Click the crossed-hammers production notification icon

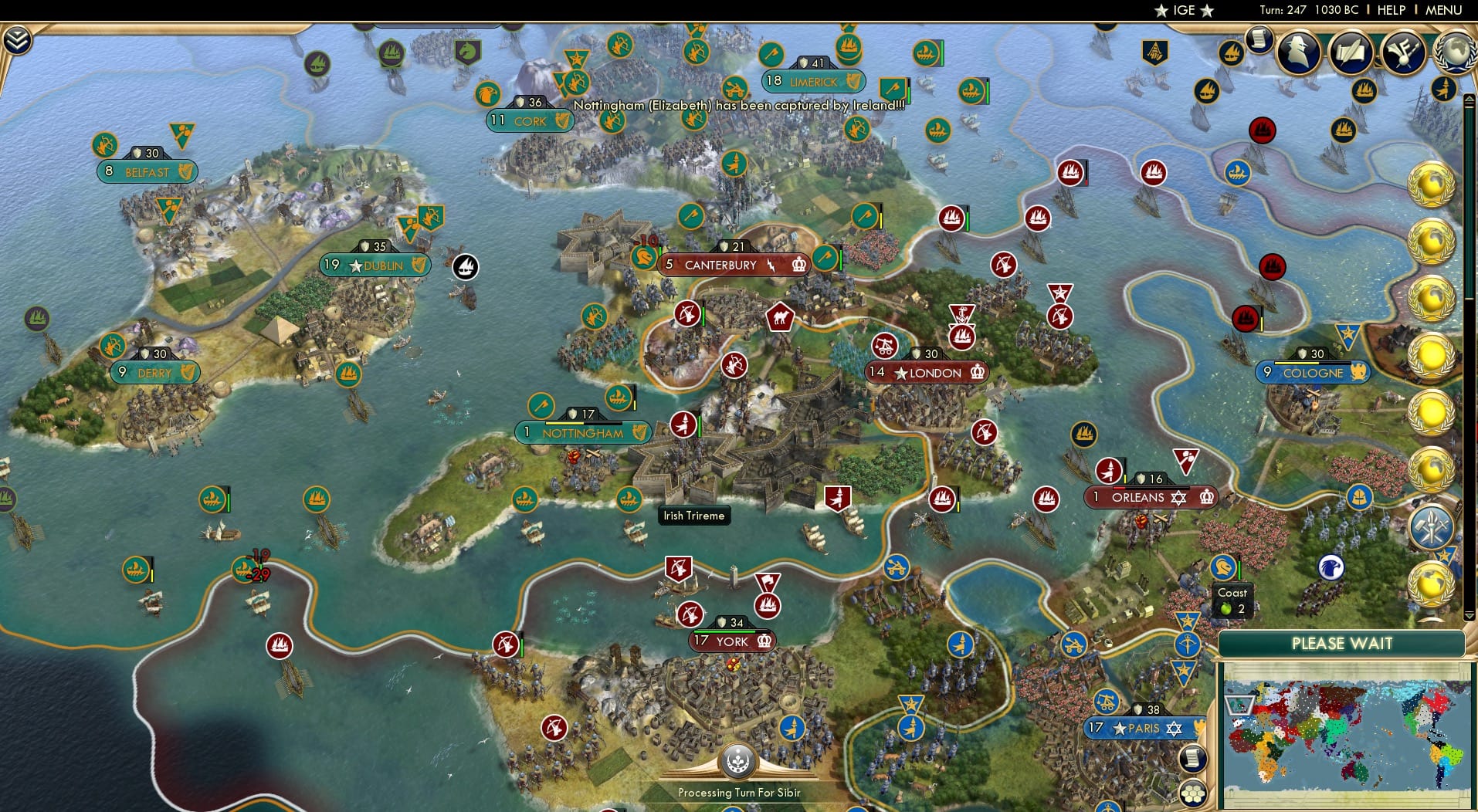(x=1431, y=527)
